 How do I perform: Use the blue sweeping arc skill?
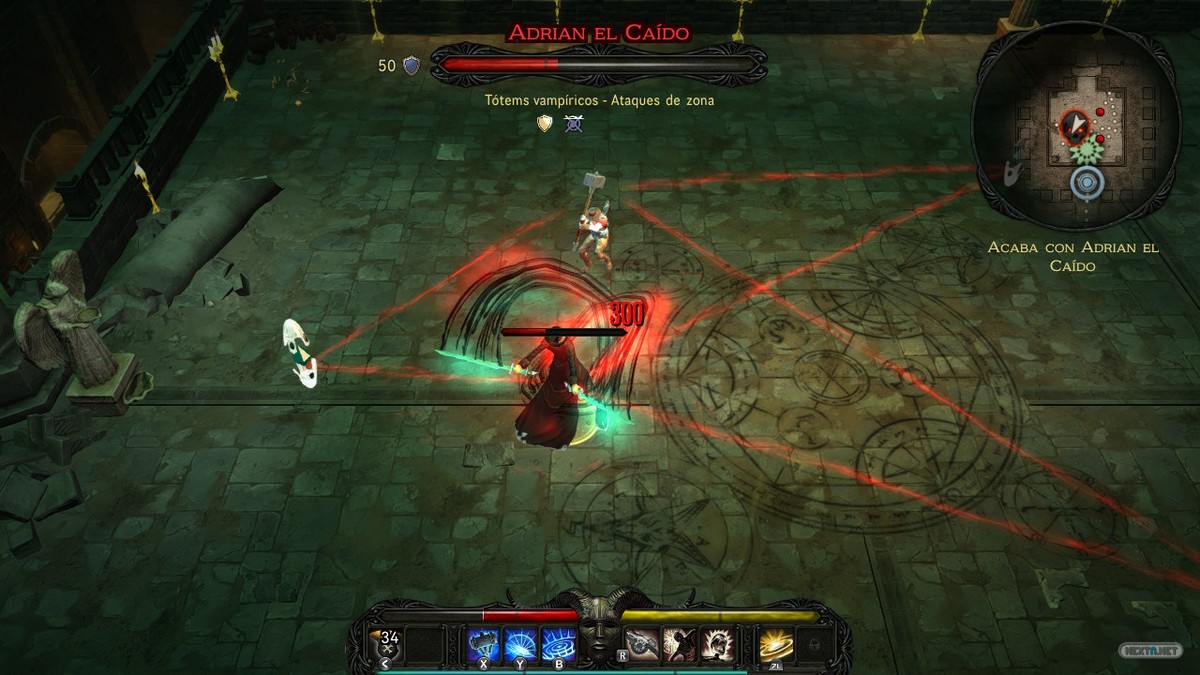pos(521,644)
